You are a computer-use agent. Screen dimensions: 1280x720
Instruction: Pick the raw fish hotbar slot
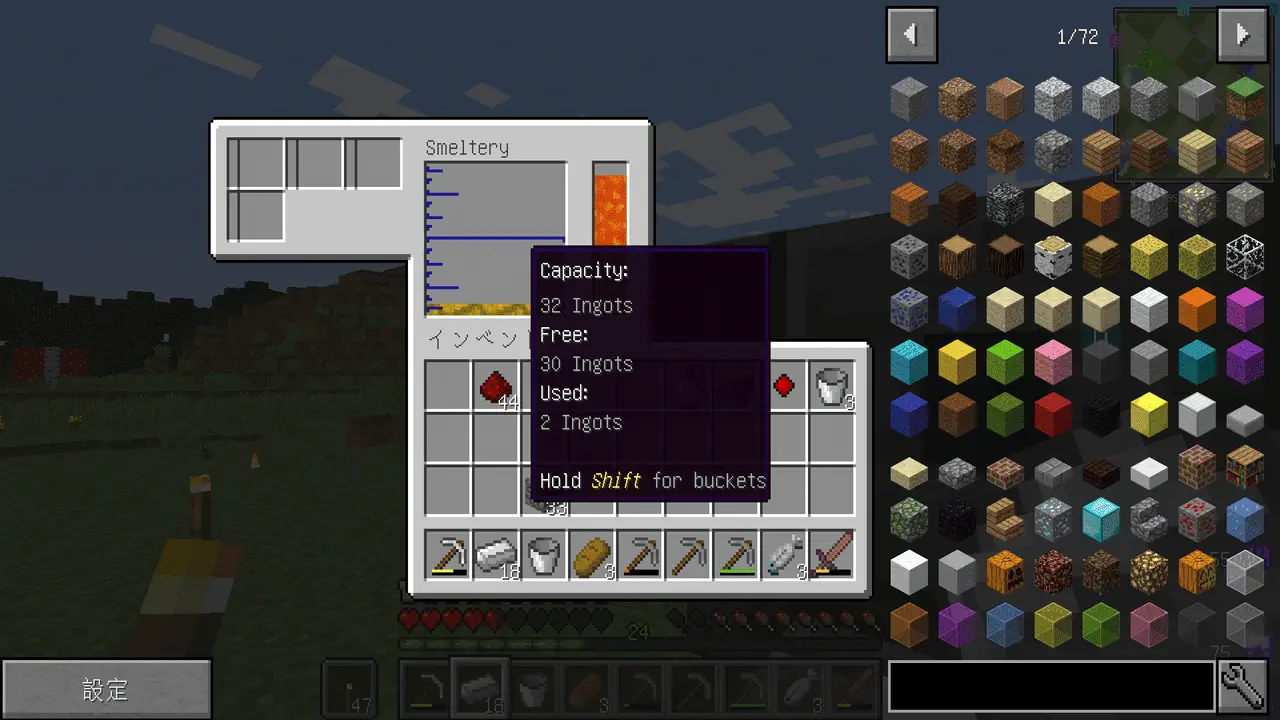pyautogui.click(x=784, y=555)
